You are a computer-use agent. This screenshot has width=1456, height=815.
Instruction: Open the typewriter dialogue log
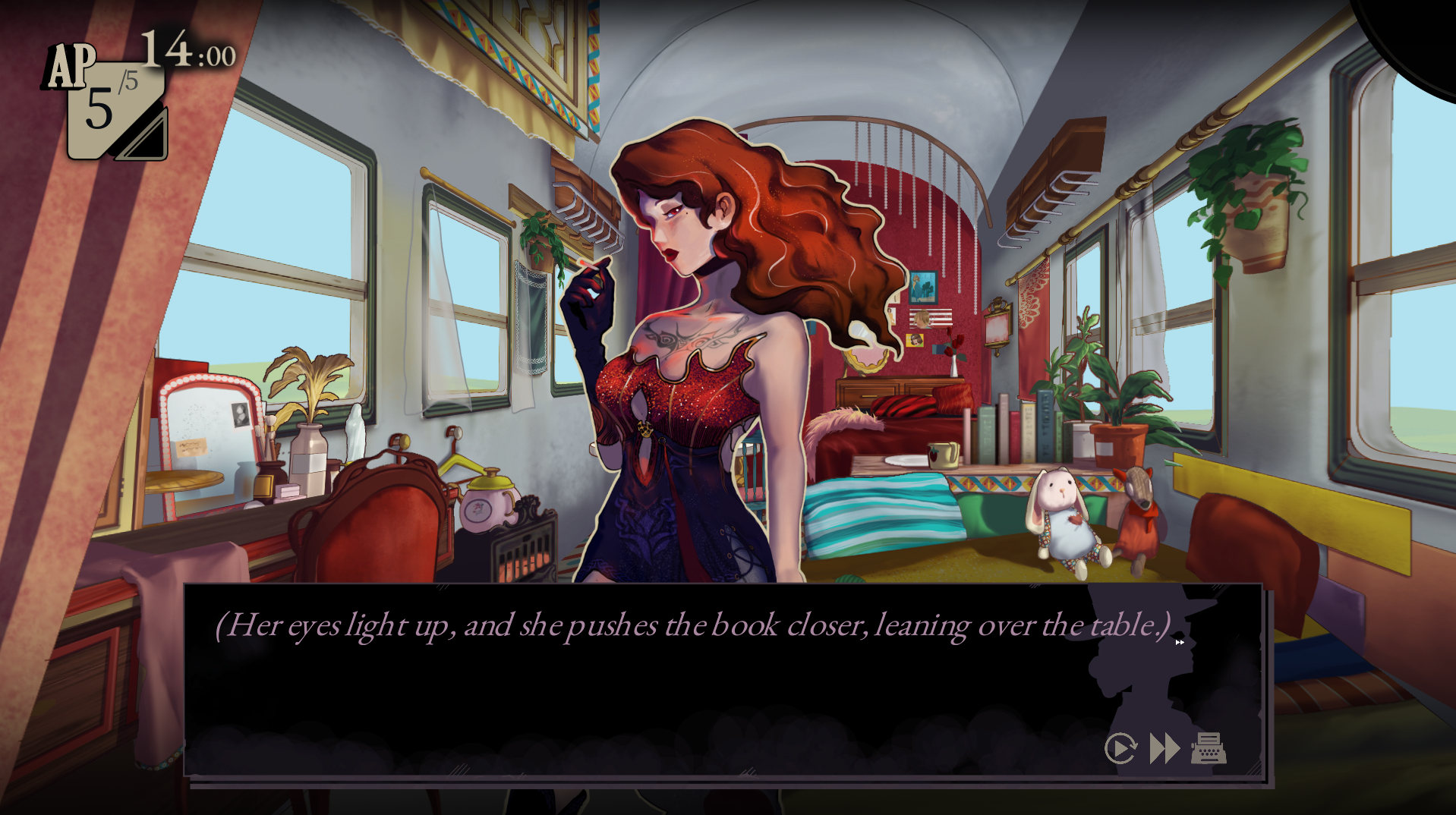tap(1209, 748)
